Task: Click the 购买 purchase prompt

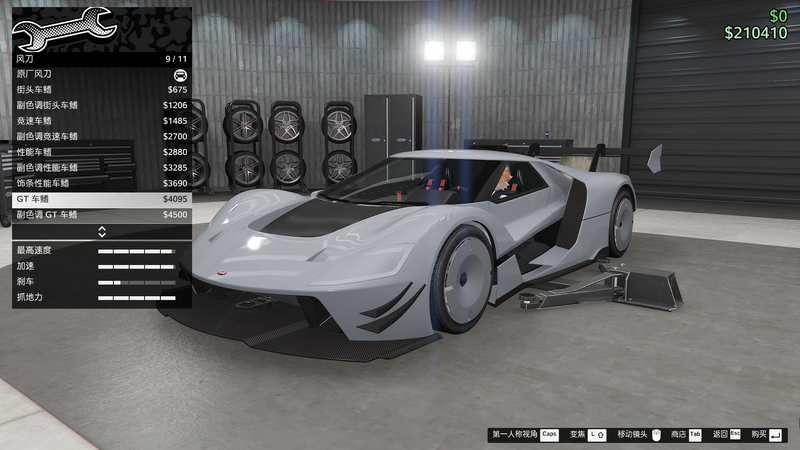Action: pyautogui.click(x=768, y=435)
